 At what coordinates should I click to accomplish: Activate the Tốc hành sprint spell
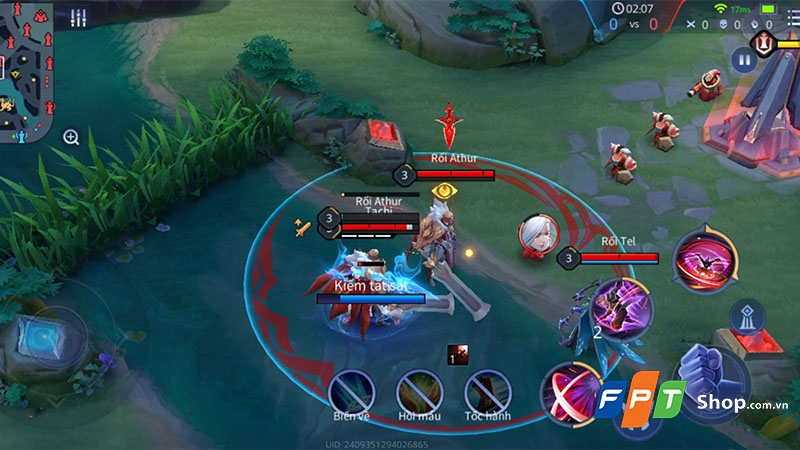tap(487, 391)
